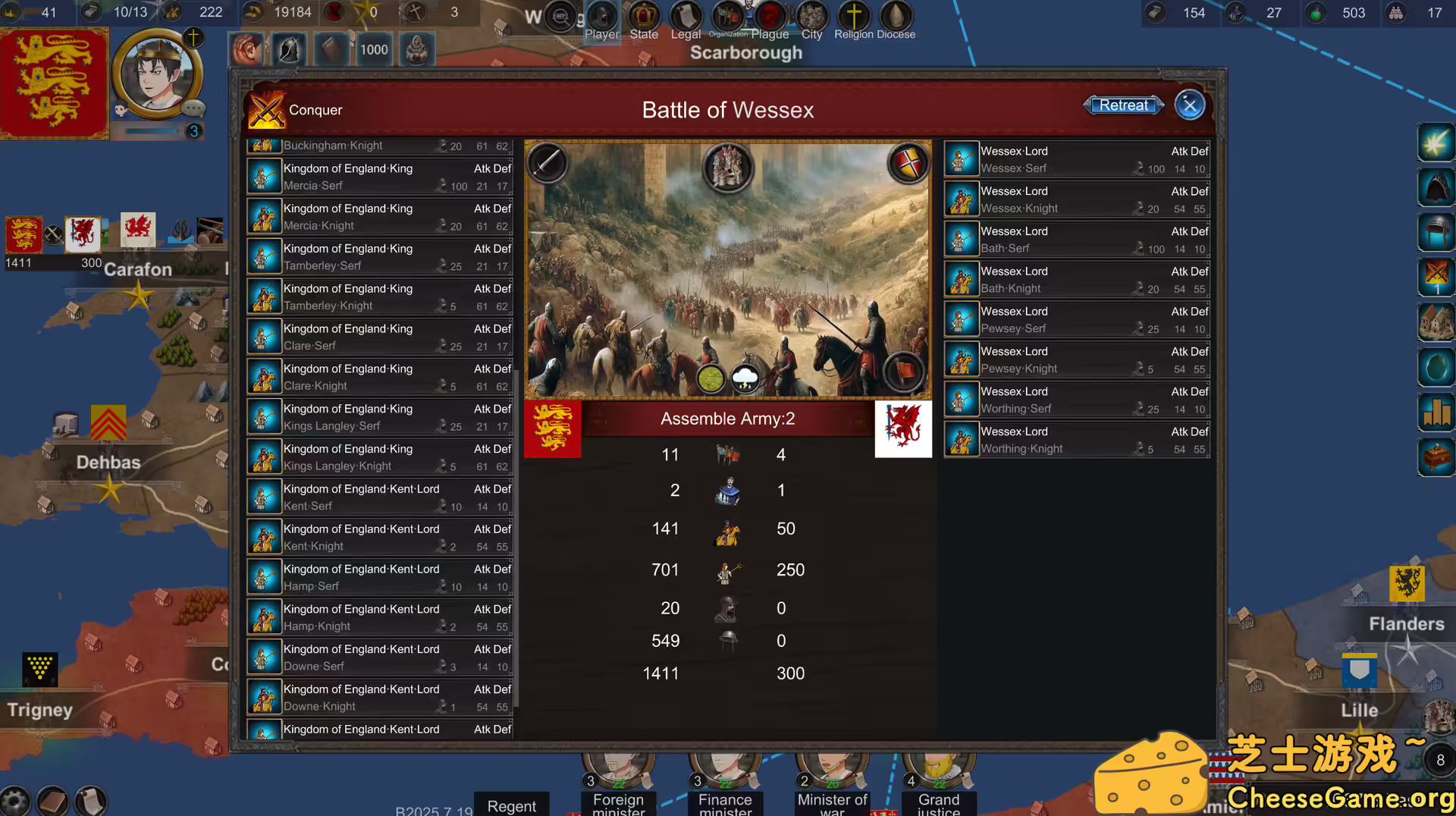Screen dimensions: 1456x816
Task: Select the helmet icon in right sidebar
Action: (x=1436, y=232)
